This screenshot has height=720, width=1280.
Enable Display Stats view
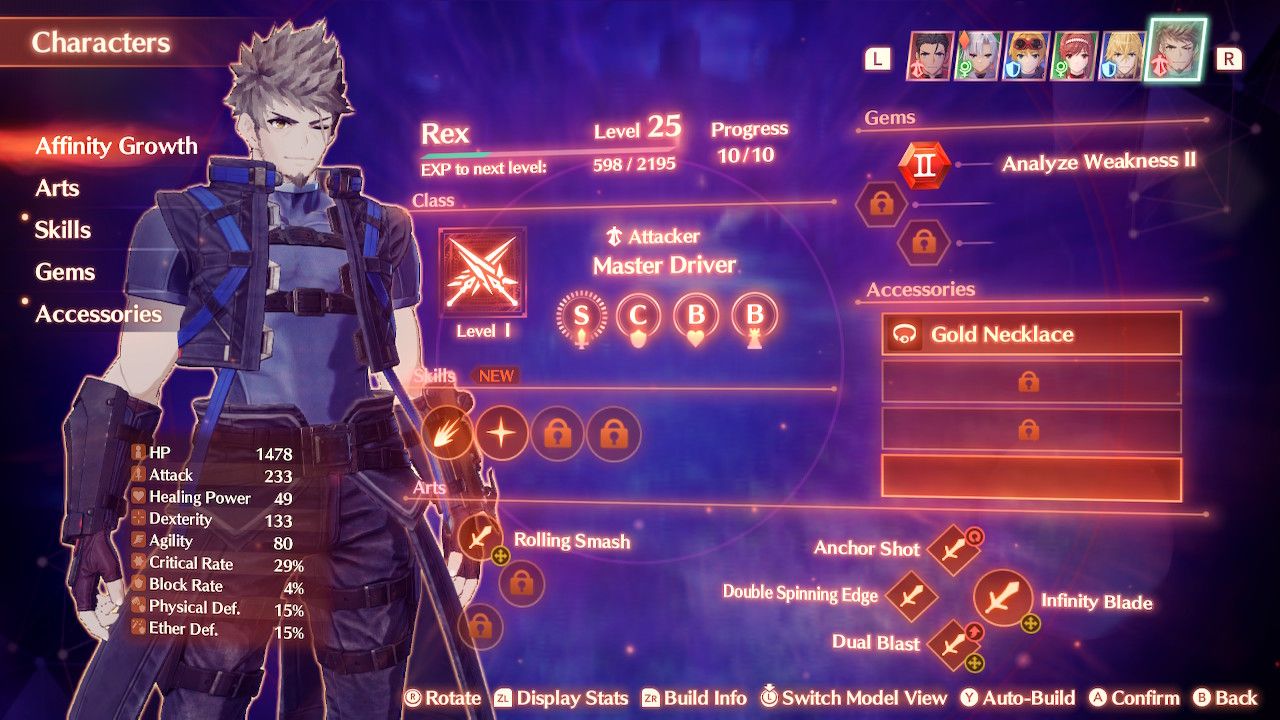pyautogui.click(x=574, y=698)
